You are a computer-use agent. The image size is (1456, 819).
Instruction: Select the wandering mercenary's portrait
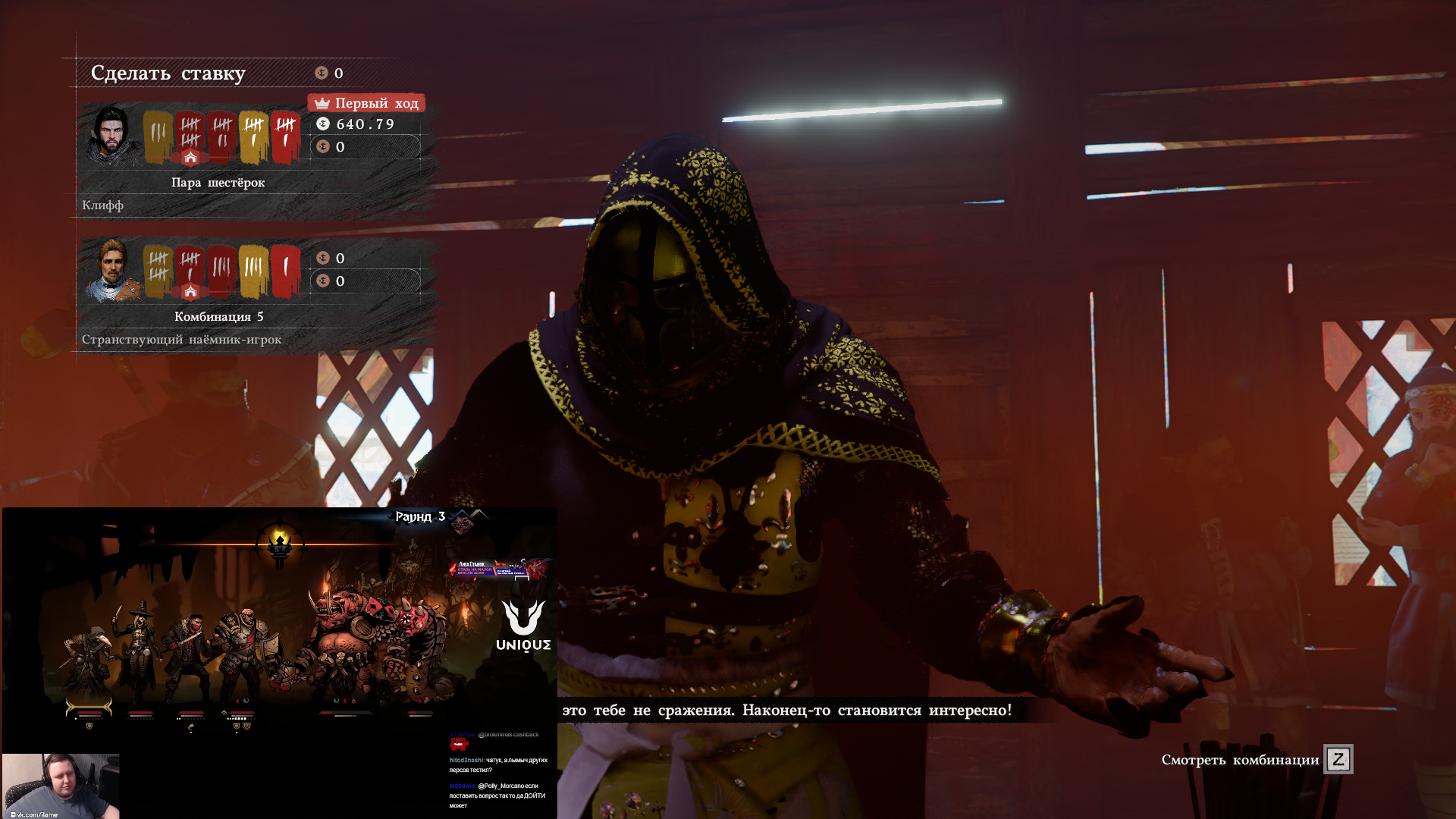click(112, 270)
